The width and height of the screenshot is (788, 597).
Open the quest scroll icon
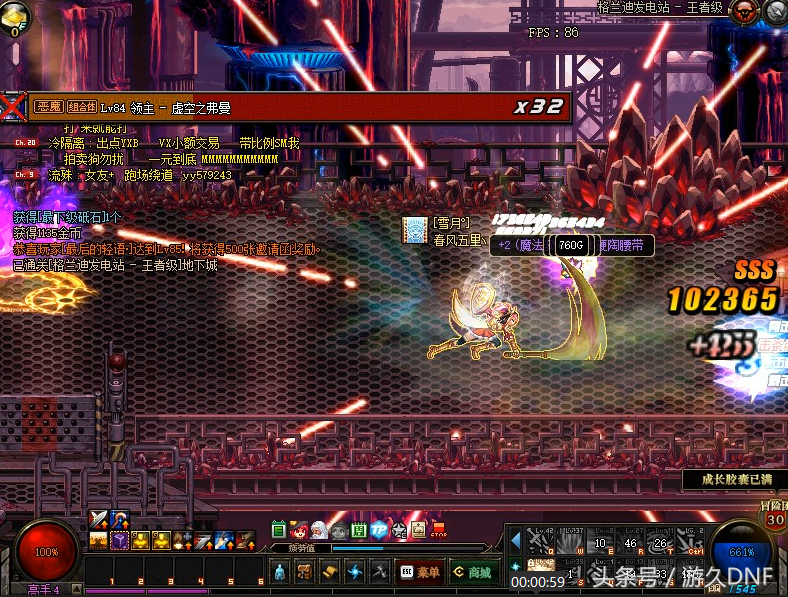coord(331,572)
